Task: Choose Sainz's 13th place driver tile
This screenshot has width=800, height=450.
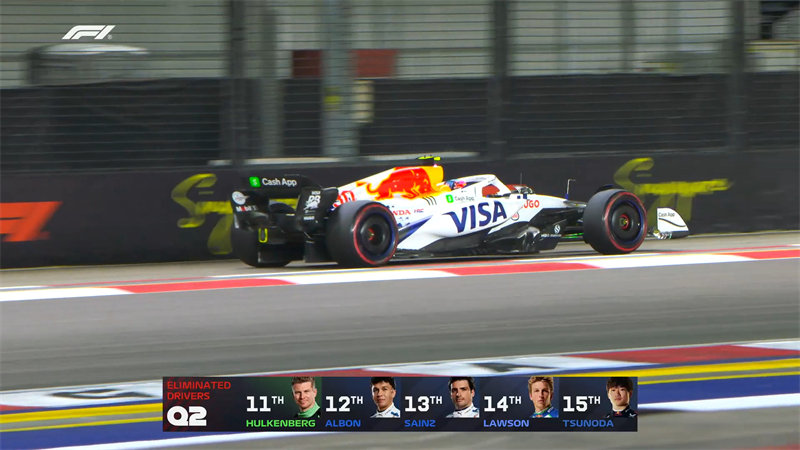Action: coord(440,404)
